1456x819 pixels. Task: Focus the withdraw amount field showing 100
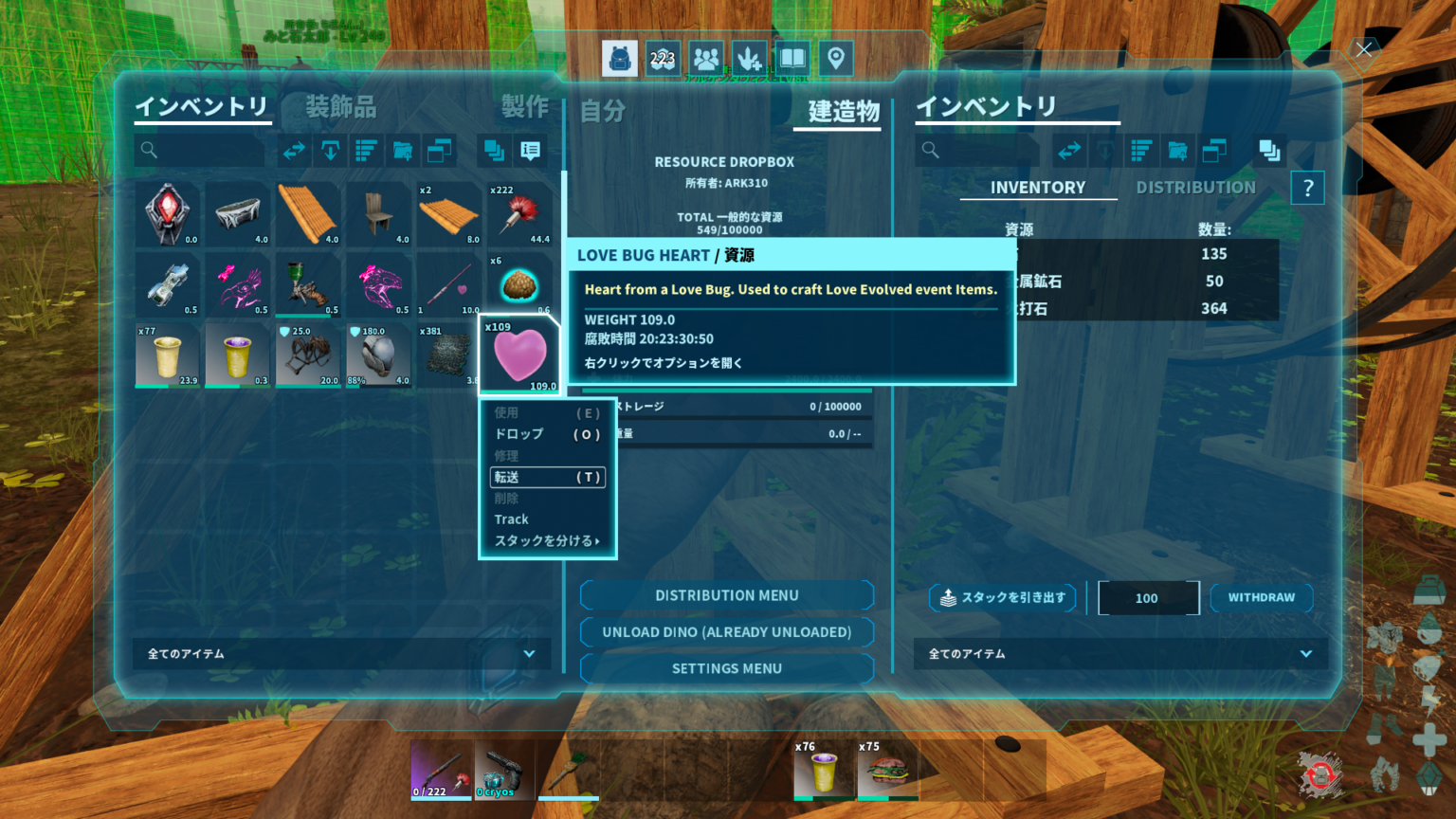1147,598
